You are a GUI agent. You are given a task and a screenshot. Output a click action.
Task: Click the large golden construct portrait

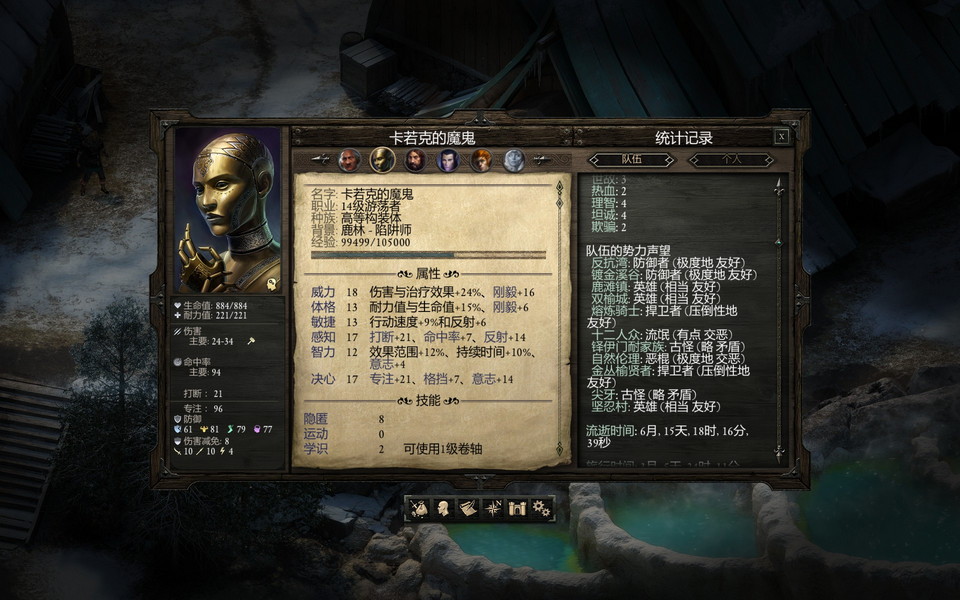227,210
